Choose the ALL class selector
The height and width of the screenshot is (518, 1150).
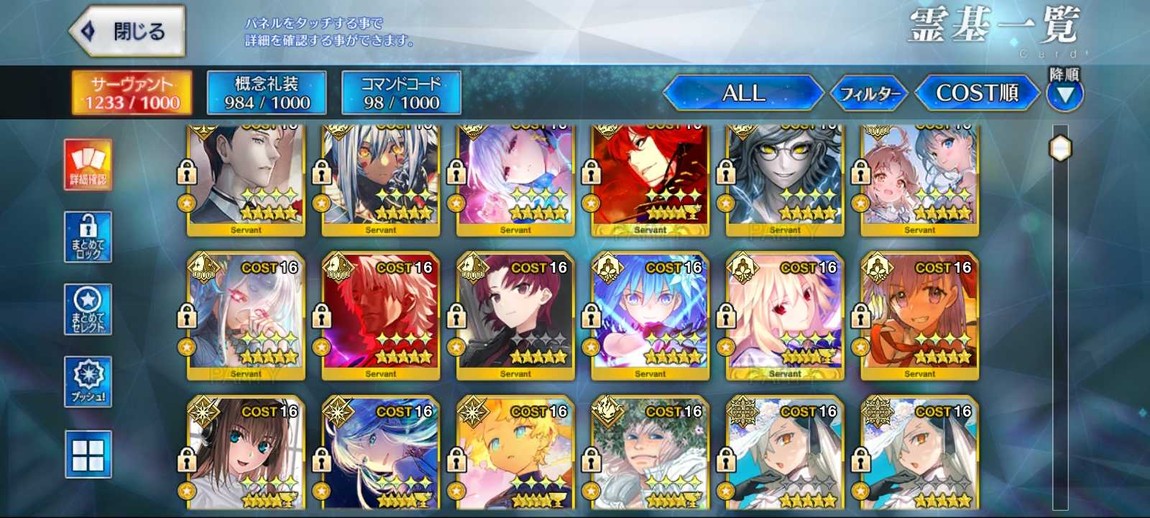[743, 93]
